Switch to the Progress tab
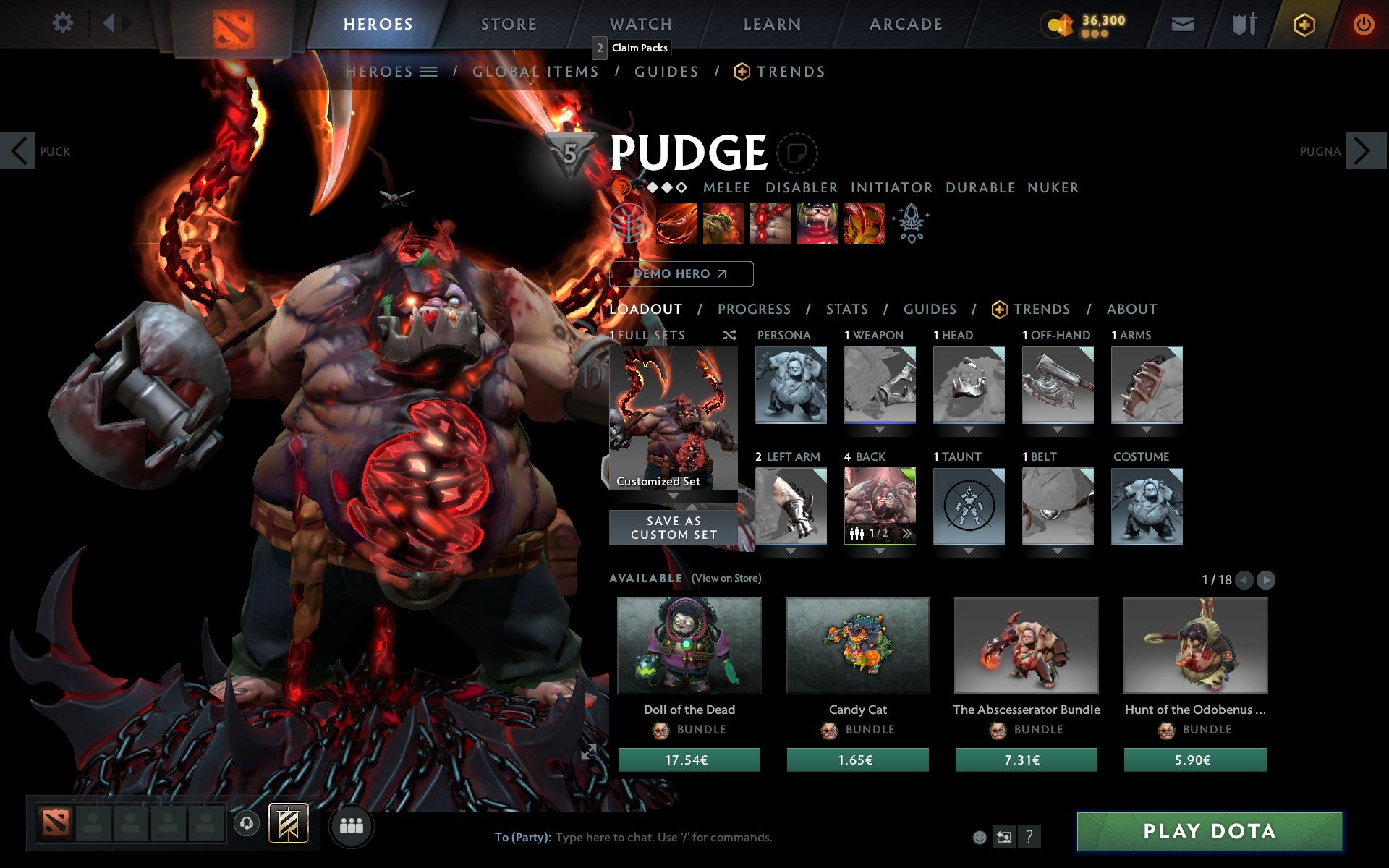The height and width of the screenshot is (868, 1389). pyautogui.click(x=754, y=309)
